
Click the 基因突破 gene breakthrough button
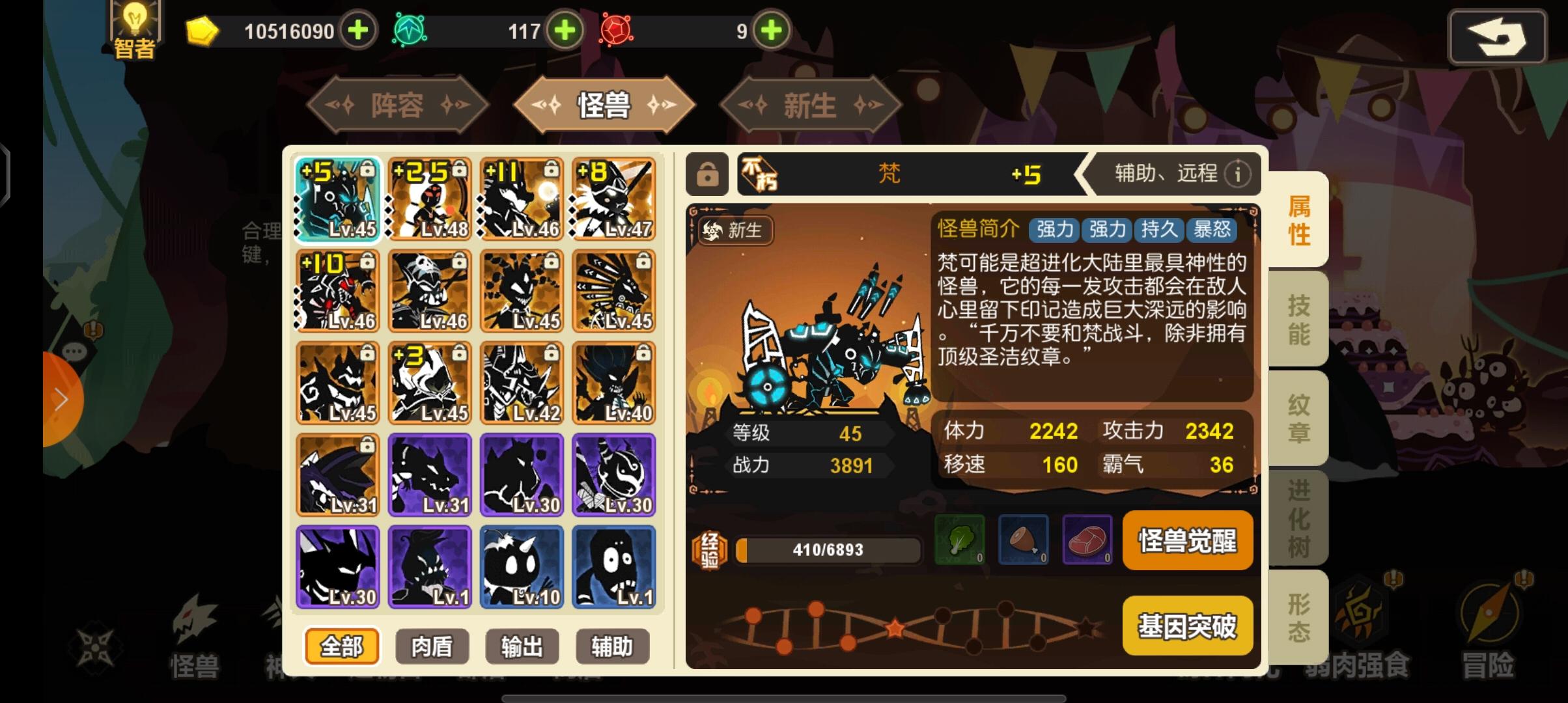point(1187,625)
